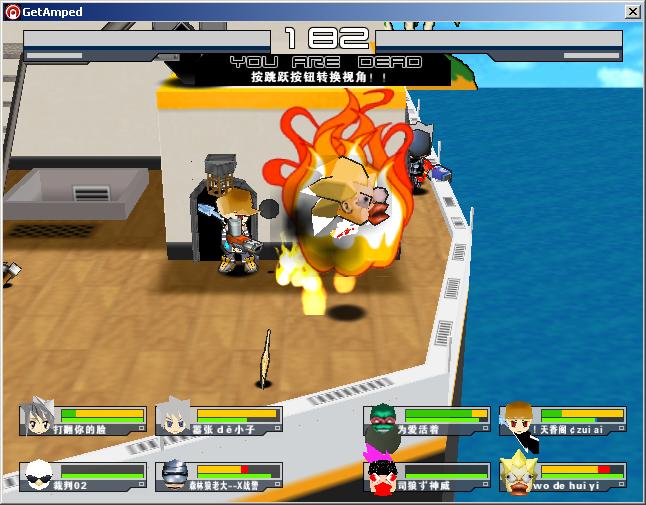Viewport: 646px width, 505px height.
Task: Pick the 天香阁 zui ai player panel
Action: click(563, 420)
